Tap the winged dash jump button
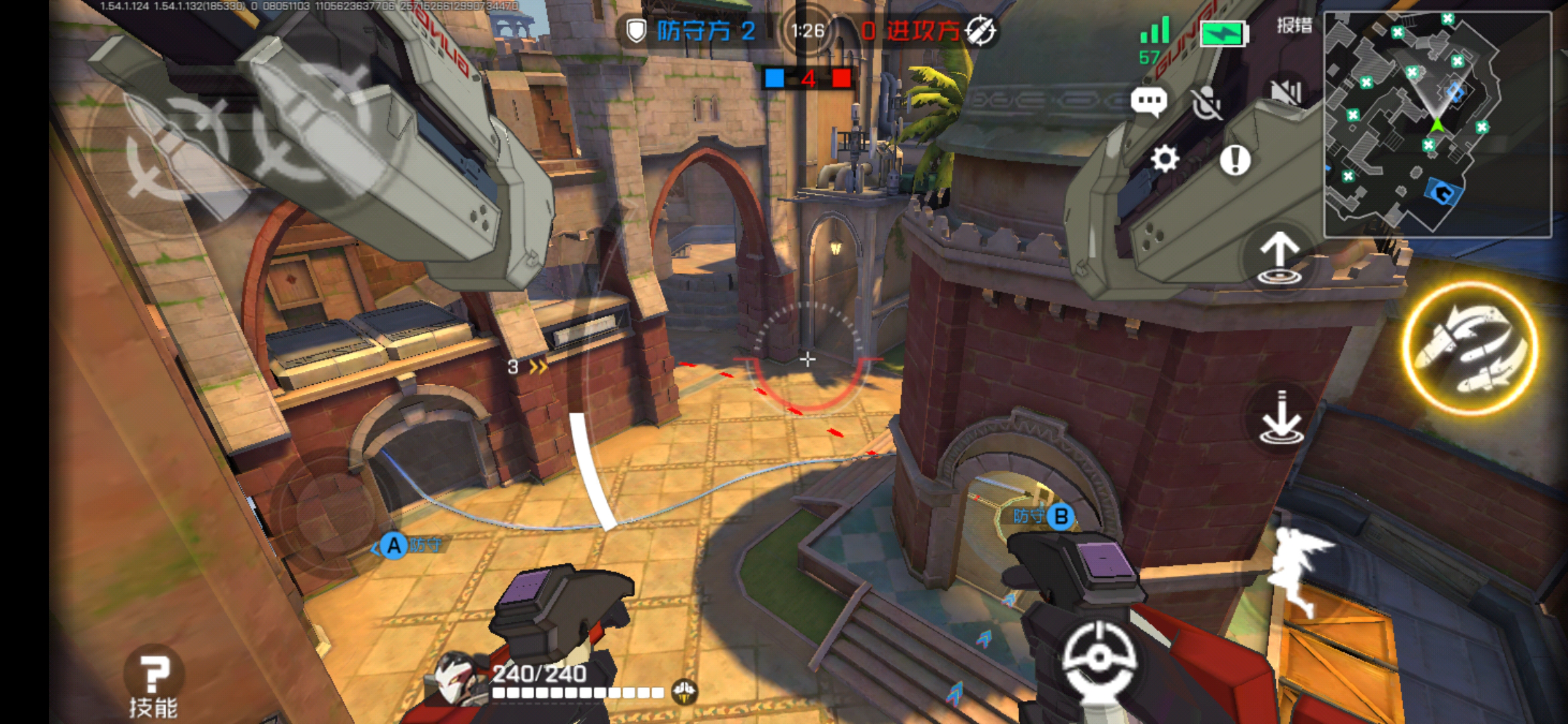 (x=1300, y=568)
